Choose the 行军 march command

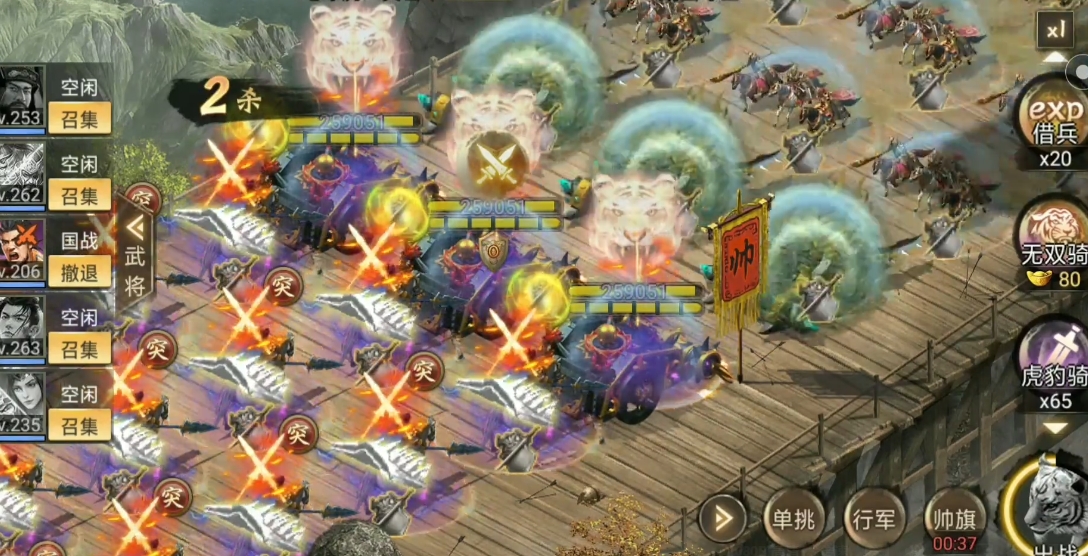874,519
